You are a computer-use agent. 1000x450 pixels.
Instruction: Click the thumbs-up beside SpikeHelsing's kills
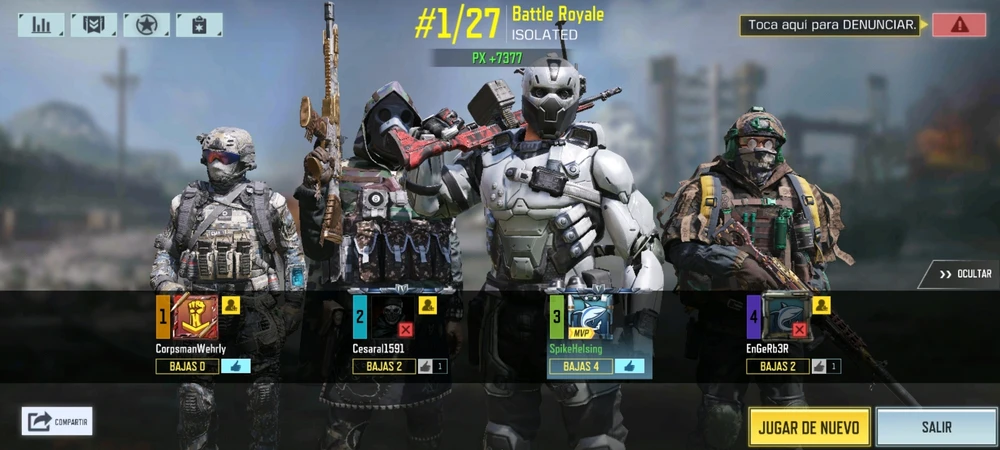pos(630,366)
